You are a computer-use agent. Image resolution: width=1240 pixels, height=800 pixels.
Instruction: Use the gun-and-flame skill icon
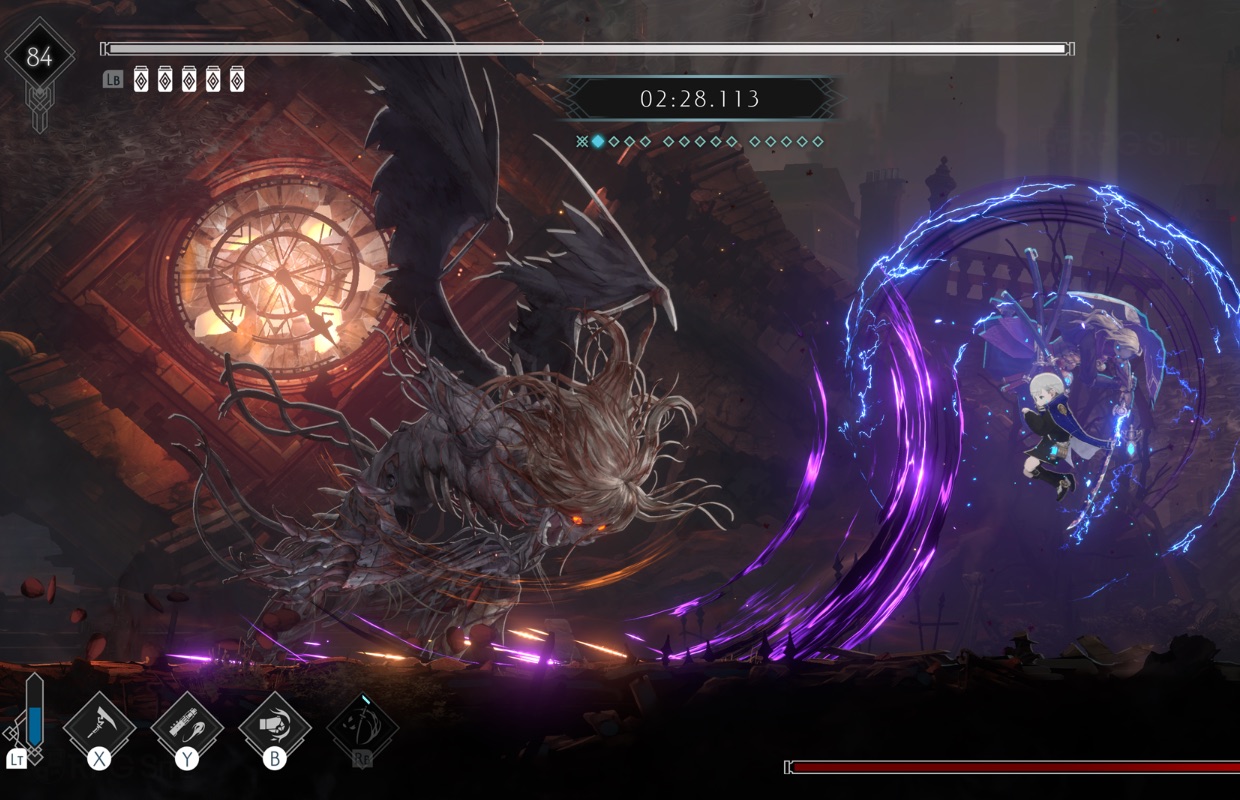tap(187, 724)
